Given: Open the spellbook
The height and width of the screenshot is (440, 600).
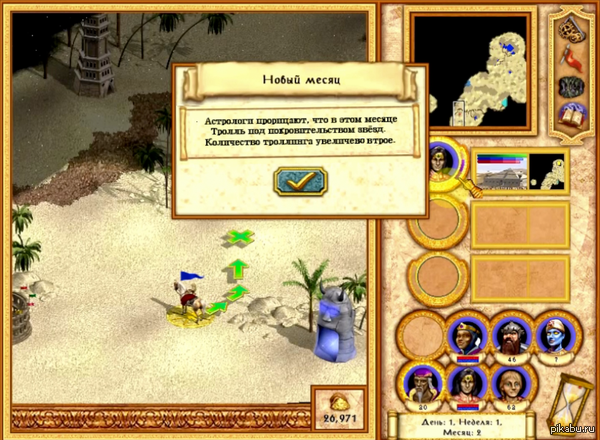Looking at the screenshot, I should [573, 113].
